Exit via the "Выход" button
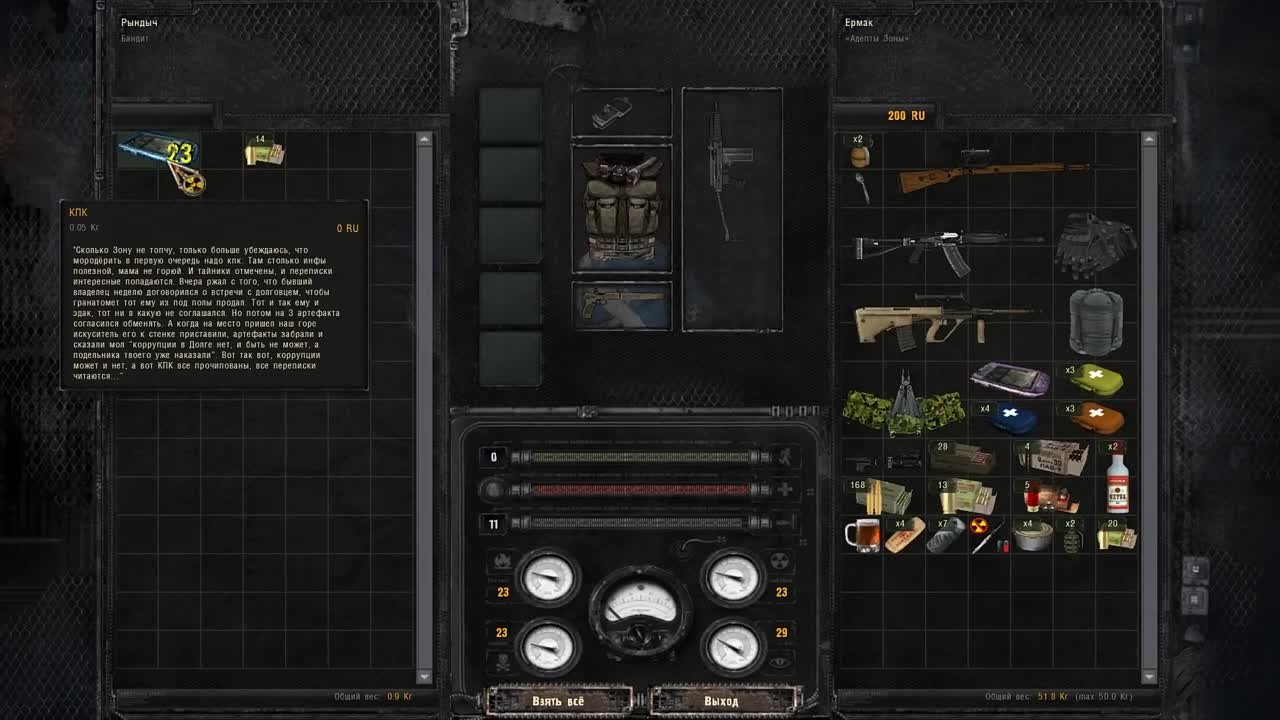Image resolution: width=1280 pixels, height=720 pixels. pyautogui.click(x=721, y=701)
